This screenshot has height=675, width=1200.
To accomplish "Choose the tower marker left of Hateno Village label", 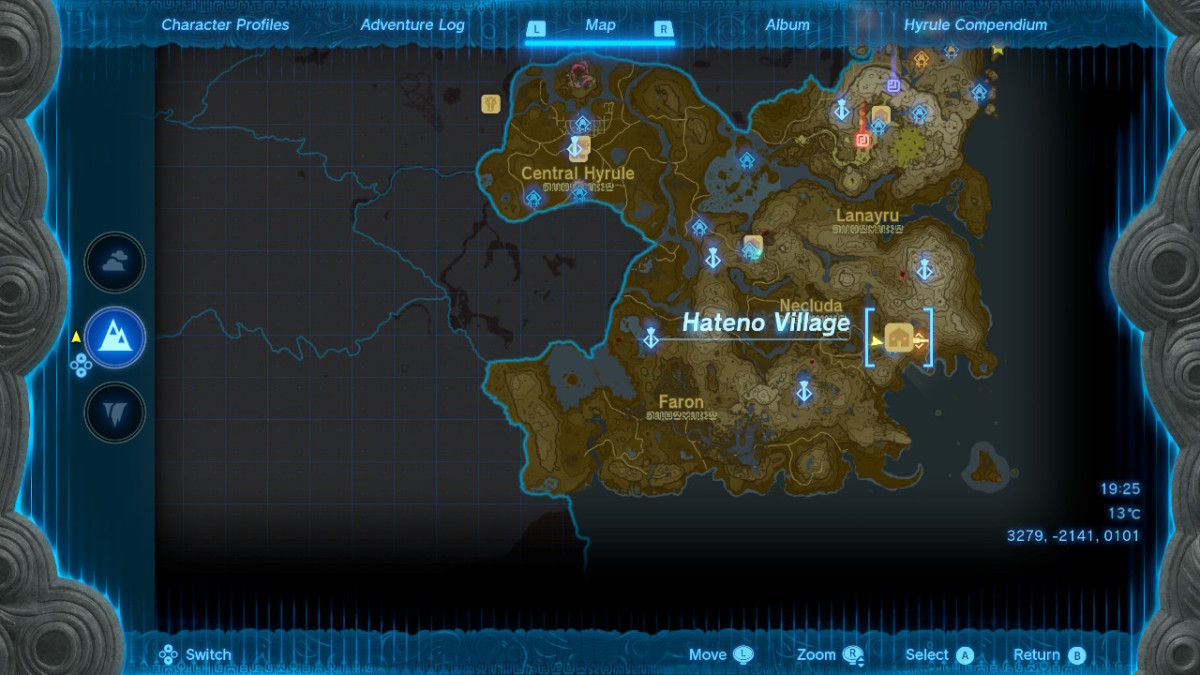I will [x=651, y=337].
